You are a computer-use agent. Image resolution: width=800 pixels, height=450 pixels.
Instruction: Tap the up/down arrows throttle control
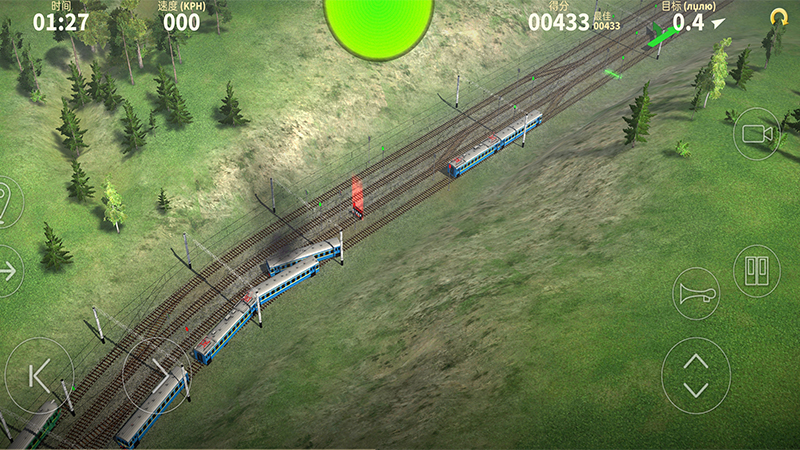pos(696,375)
